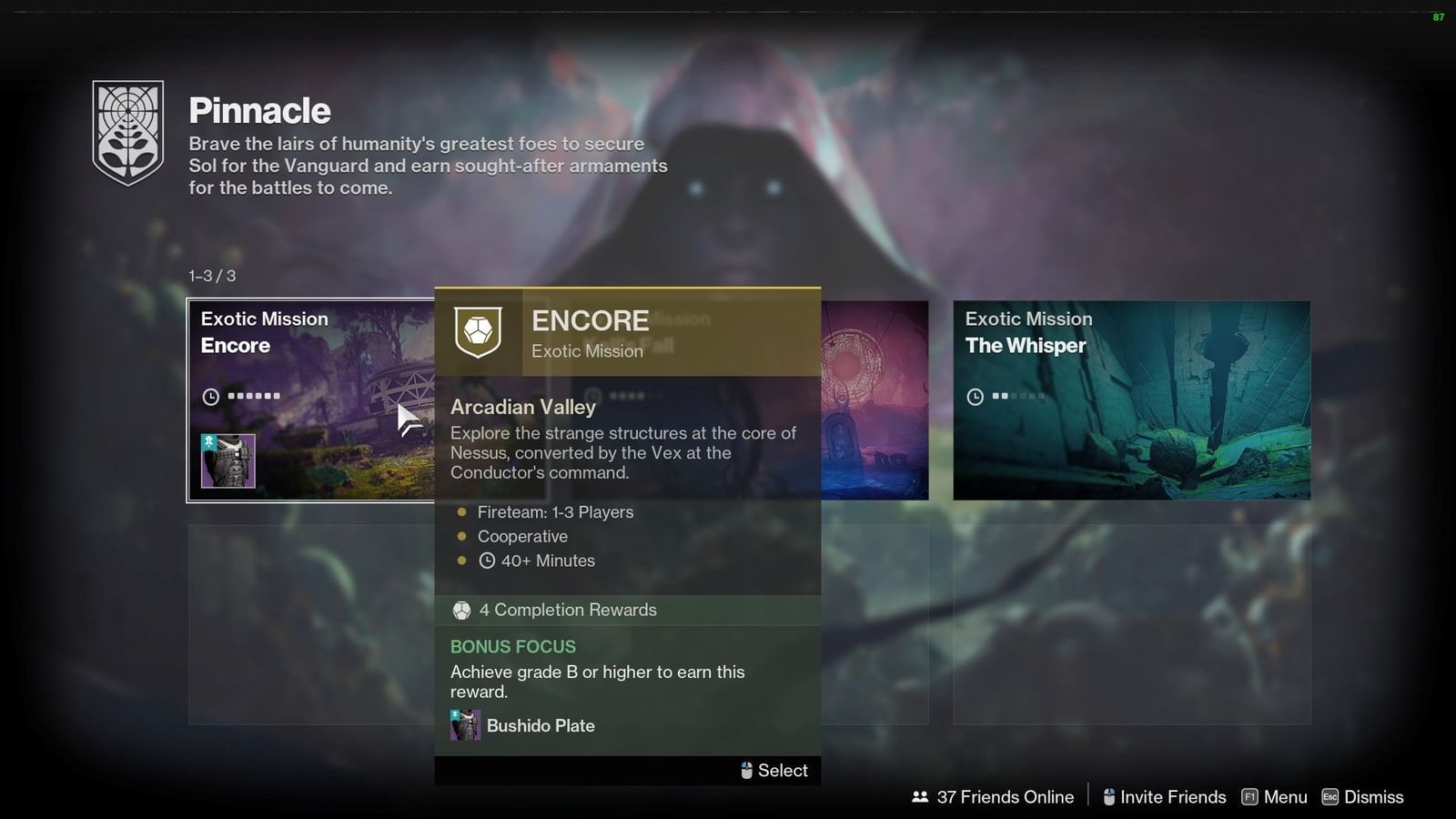
Task: Expand the Bonus Focus reward details
Action: (x=513, y=646)
